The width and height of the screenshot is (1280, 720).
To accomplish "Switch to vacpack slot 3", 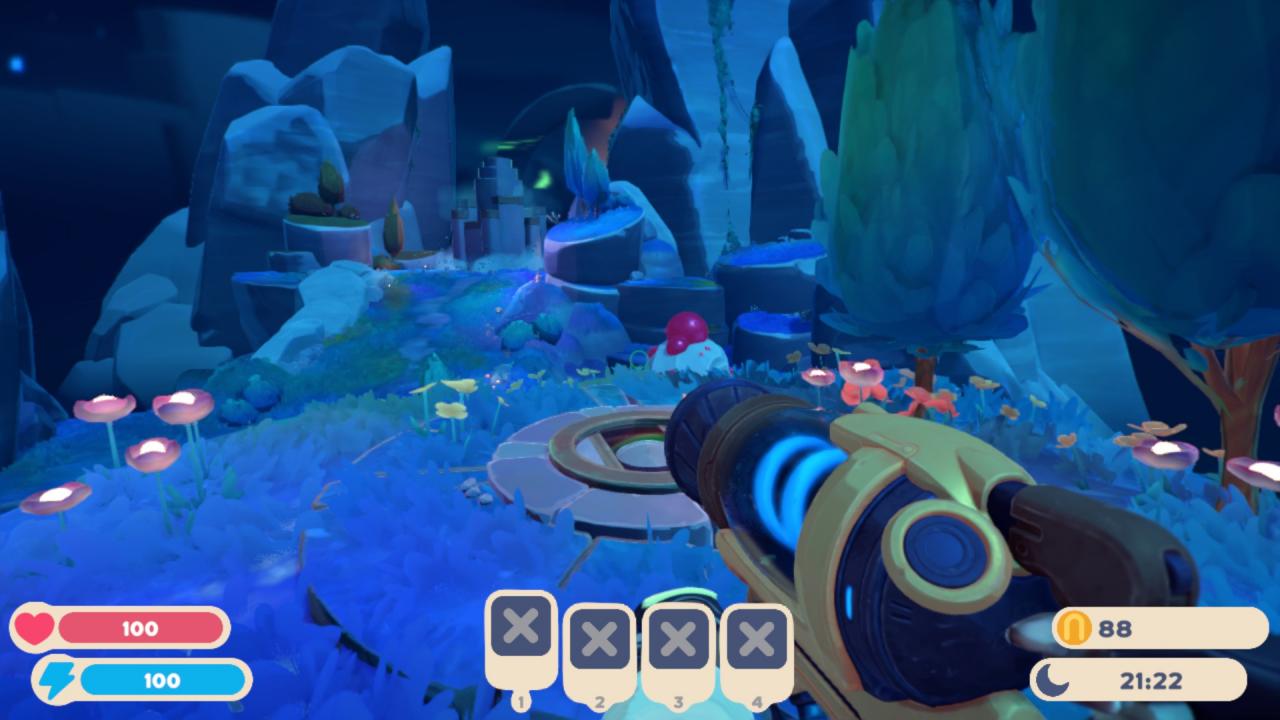I will click(678, 639).
